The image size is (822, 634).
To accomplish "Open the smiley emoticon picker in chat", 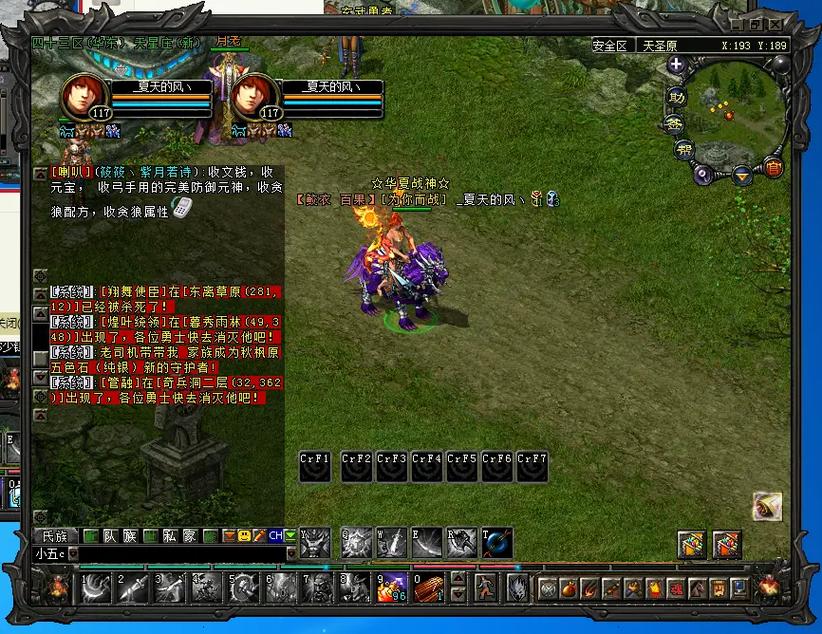I will click(243, 536).
